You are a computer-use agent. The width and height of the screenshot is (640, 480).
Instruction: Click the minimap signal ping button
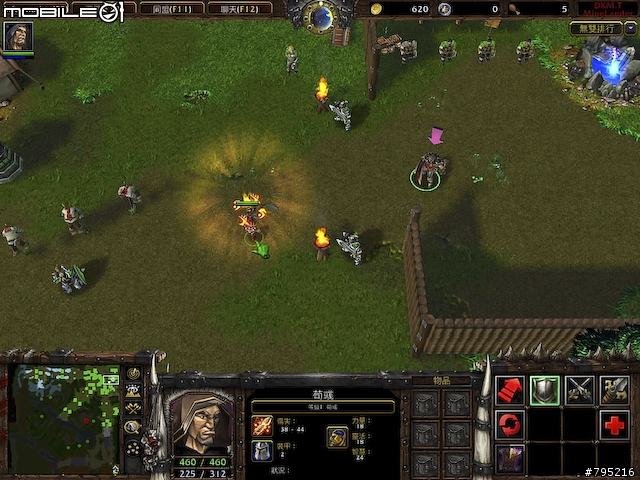[x=133, y=373]
